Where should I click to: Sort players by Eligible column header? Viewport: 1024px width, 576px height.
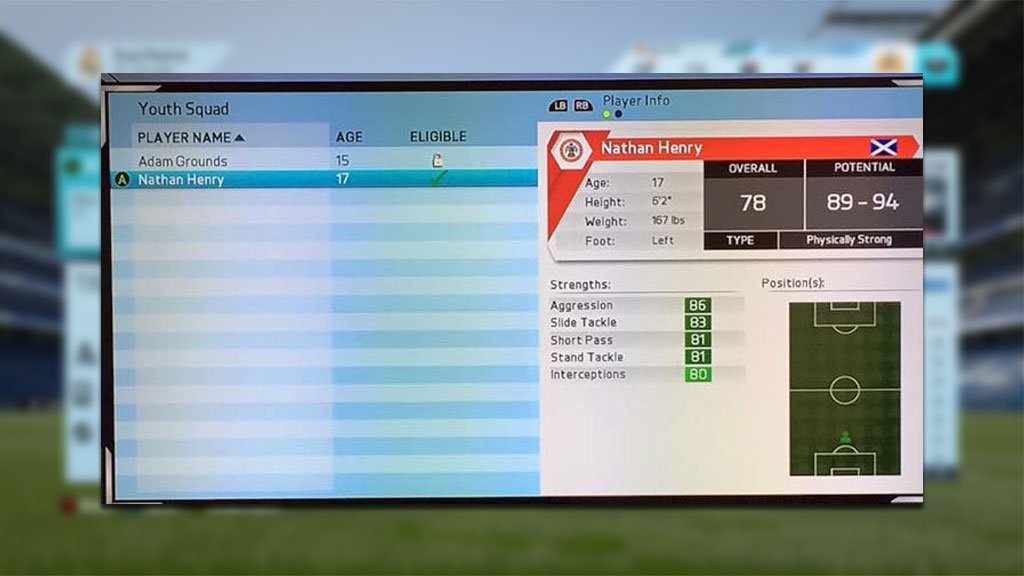(x=437, y=137)
